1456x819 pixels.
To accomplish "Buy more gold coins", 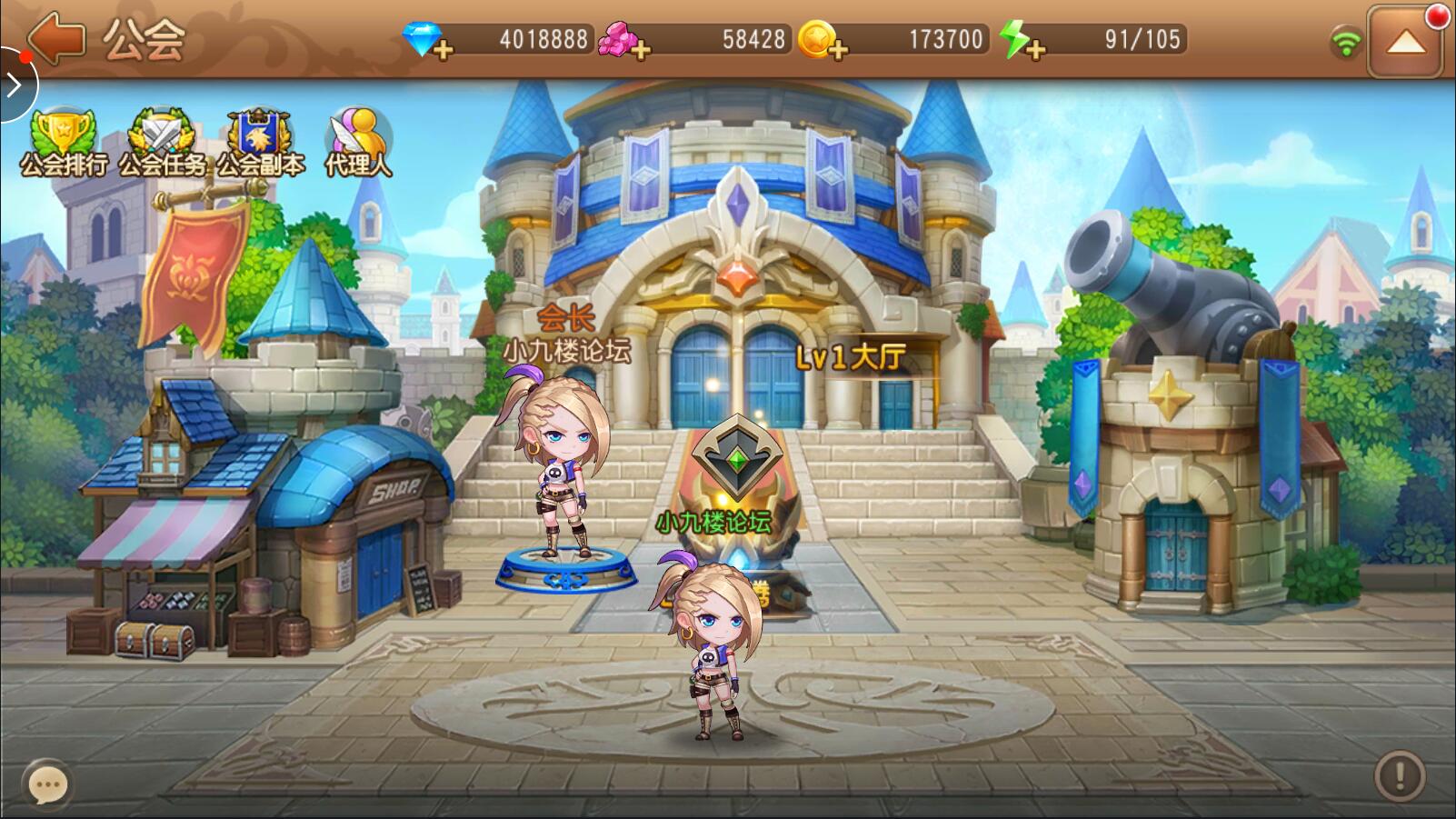I will (837, 49).
